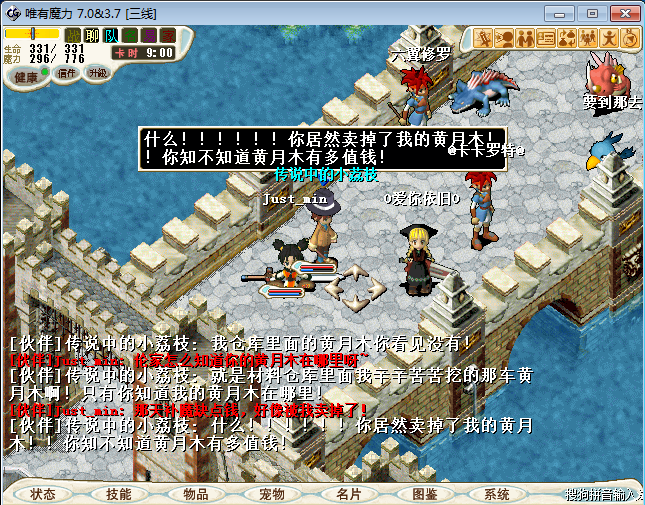645x505 pixels.
Task: Open the 技能 skills menu
Action: pyautogui.click(x=119, y=494)
